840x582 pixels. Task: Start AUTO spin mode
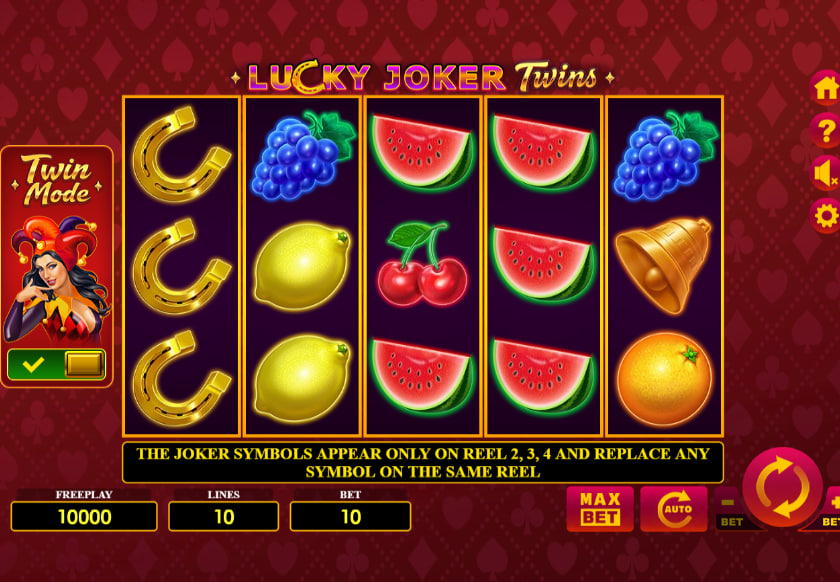(x=673, y=508)
